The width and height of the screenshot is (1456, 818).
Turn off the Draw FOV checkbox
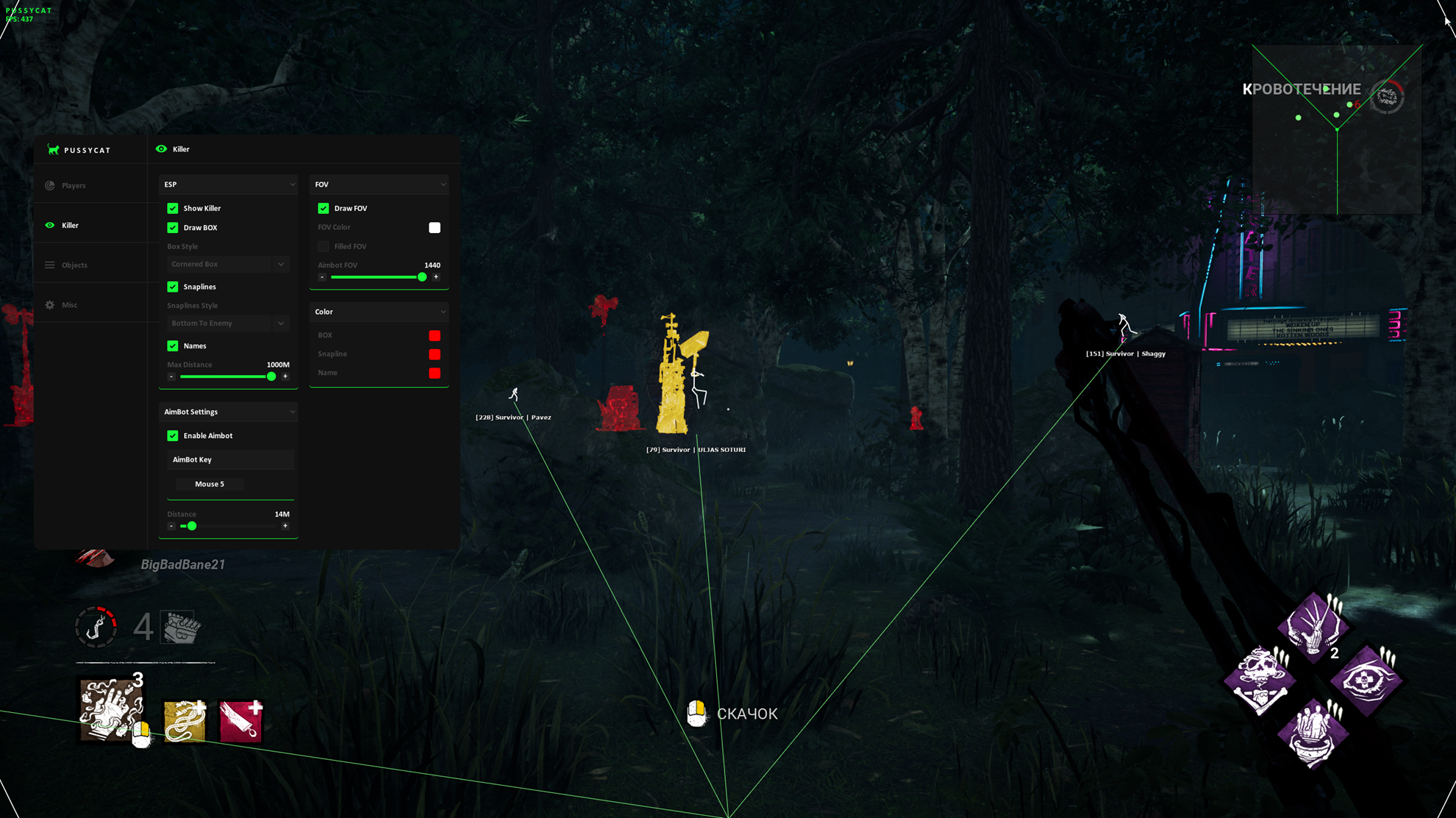pyautogui.click(x=324, y=208)
